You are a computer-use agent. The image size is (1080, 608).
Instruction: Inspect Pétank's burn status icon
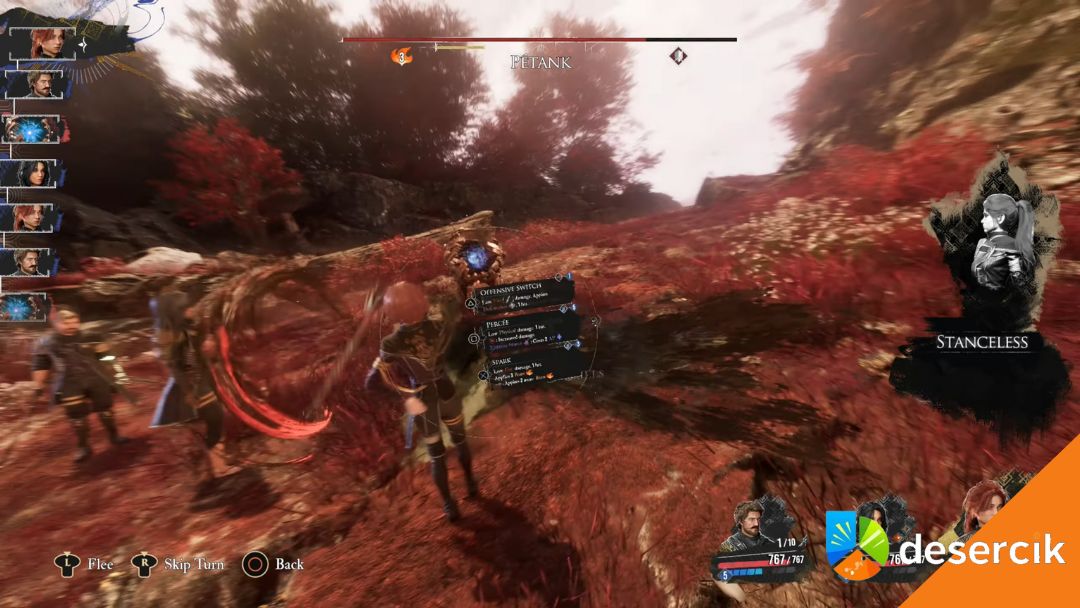[402, 56]
